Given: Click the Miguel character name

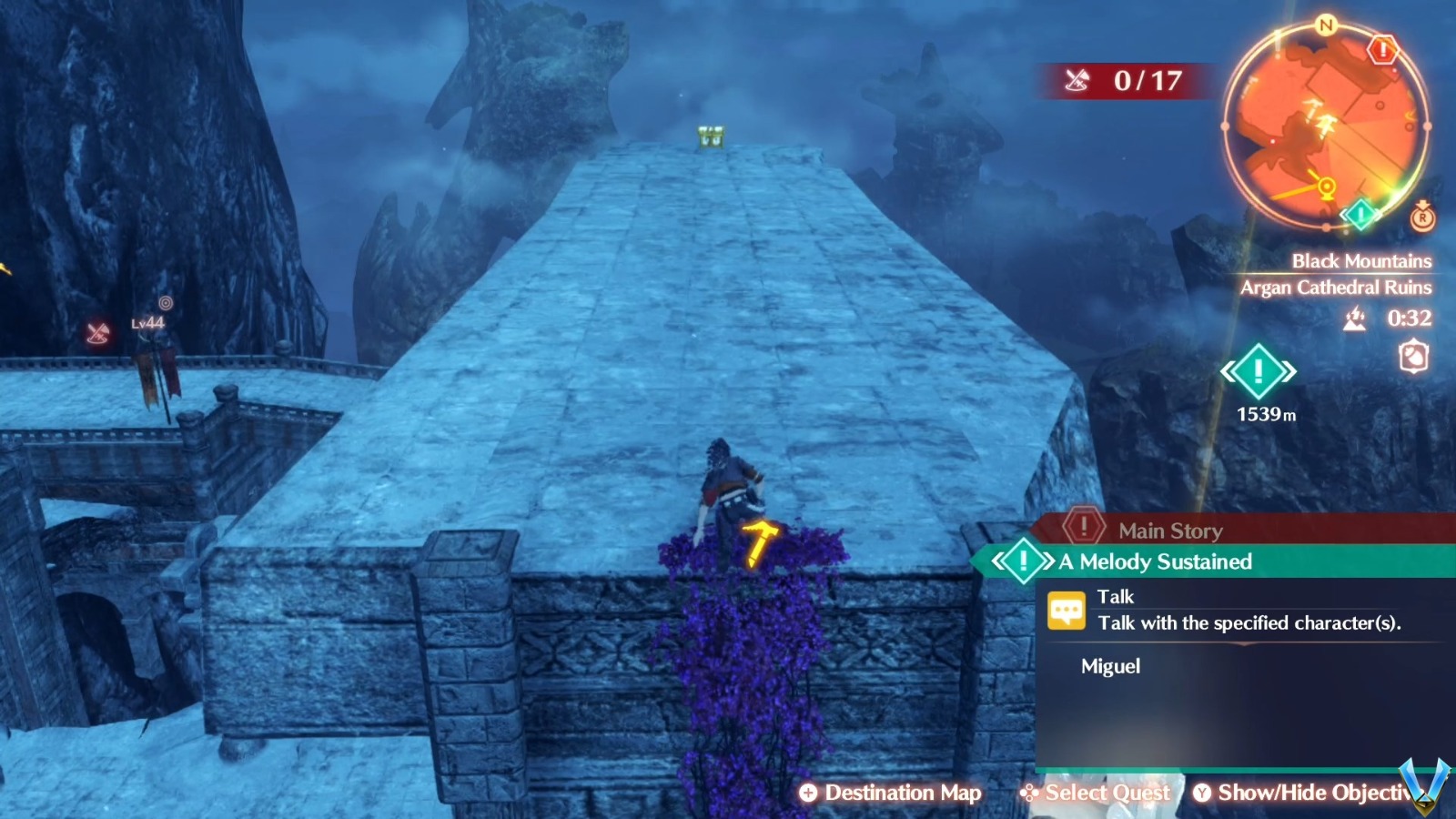Looking at the screenshot, I should pyautogui.click(x=1113, y=666).
